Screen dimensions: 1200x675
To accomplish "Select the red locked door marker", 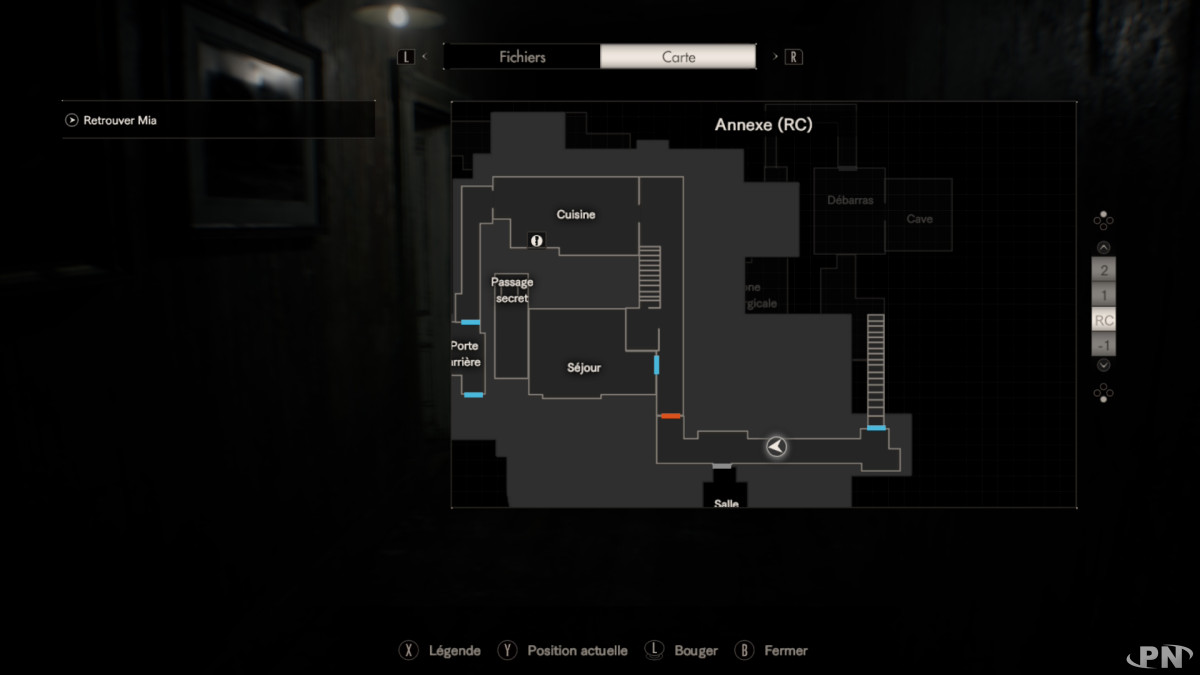I will point(669,415).
